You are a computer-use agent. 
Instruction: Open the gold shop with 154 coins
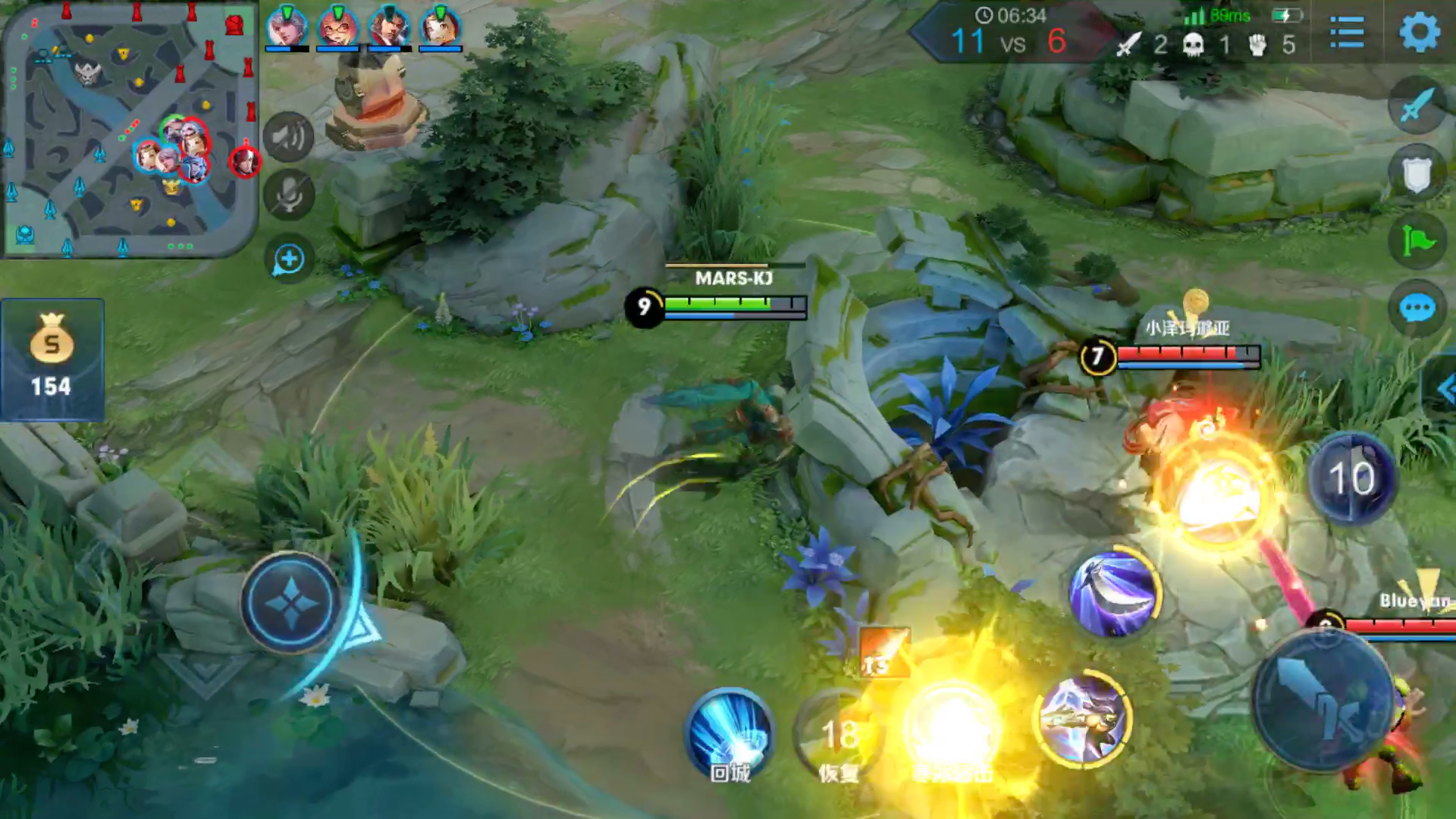point(52,359)
